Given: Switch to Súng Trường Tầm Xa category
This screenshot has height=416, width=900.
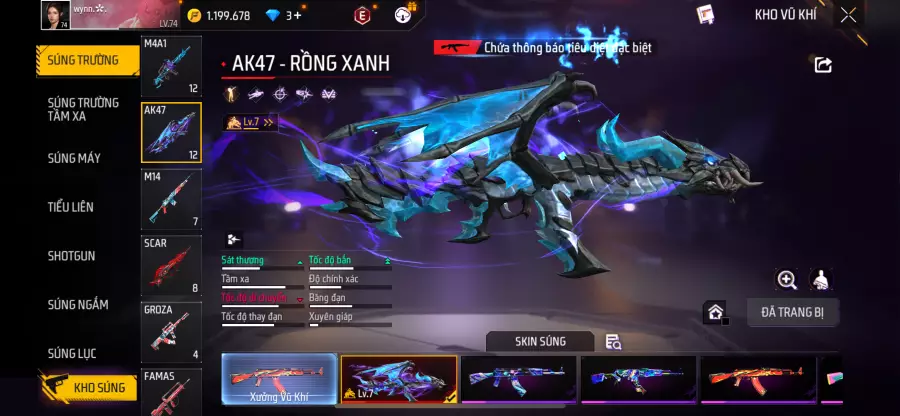Looking at the screenshot, I should [x=84, y=109].
